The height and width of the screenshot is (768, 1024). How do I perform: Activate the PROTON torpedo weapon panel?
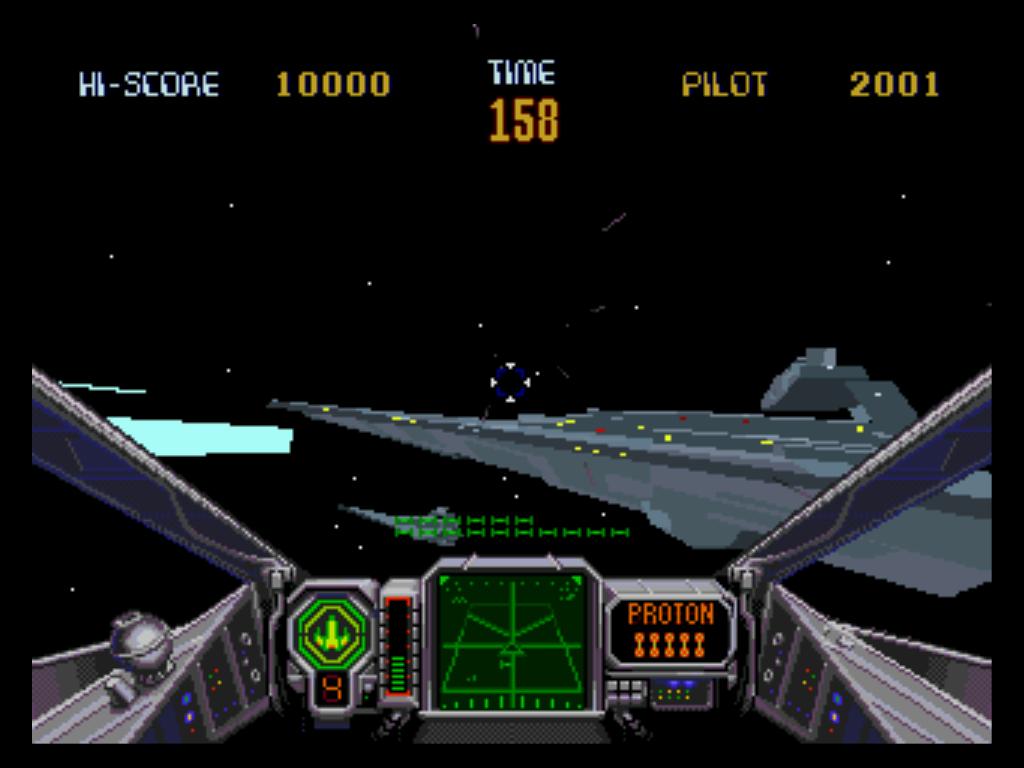671,630
